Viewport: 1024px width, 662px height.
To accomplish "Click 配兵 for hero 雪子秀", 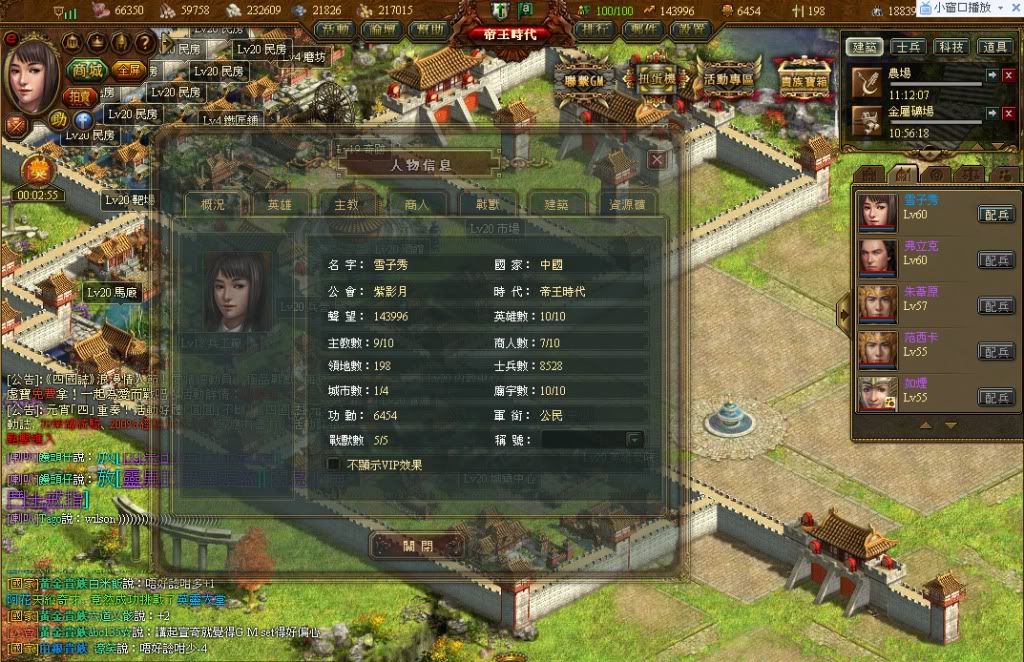I will [x=995, y=213].
